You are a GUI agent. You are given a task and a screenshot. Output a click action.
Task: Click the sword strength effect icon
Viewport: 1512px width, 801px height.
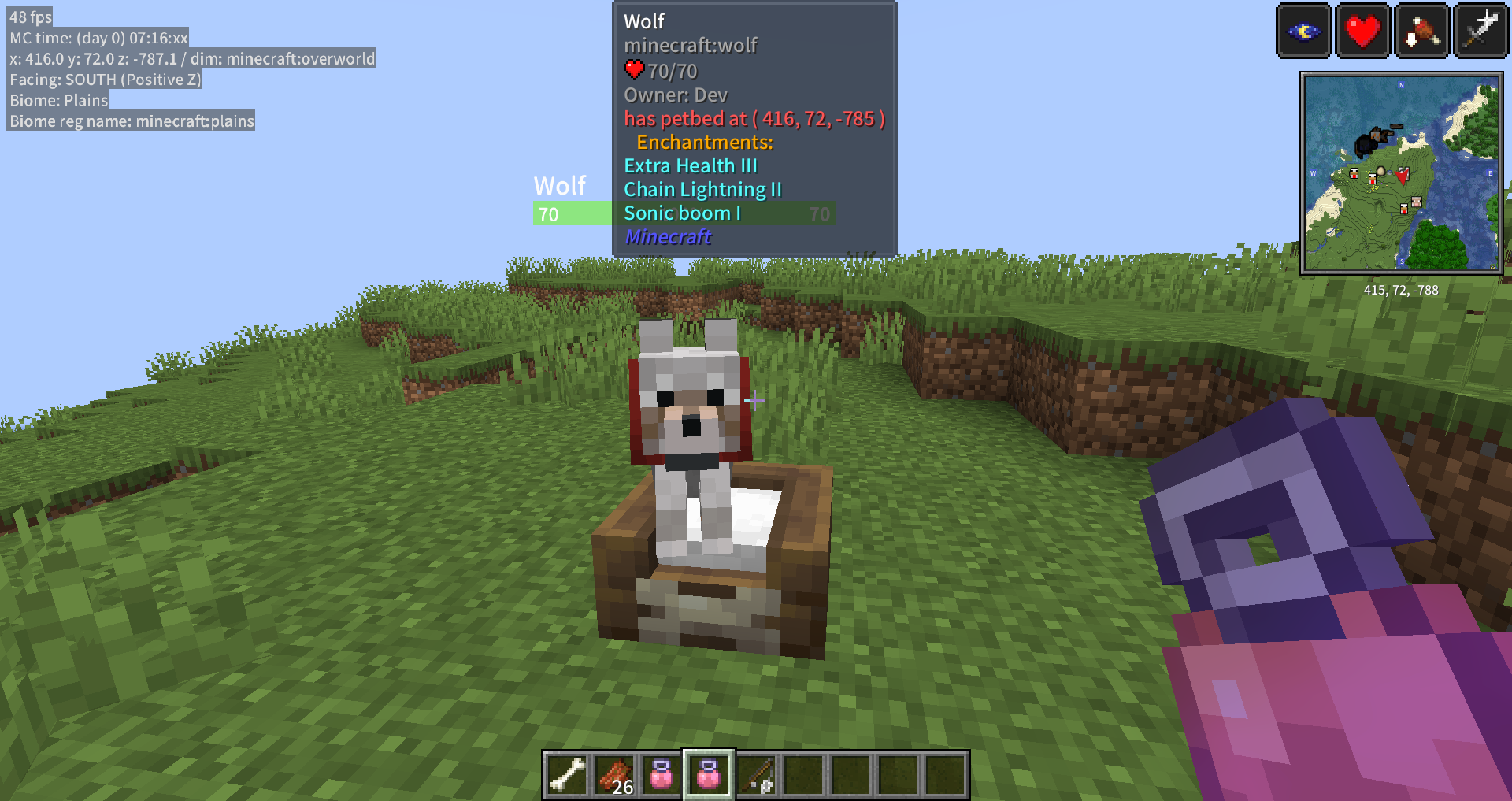(1480, 32)
